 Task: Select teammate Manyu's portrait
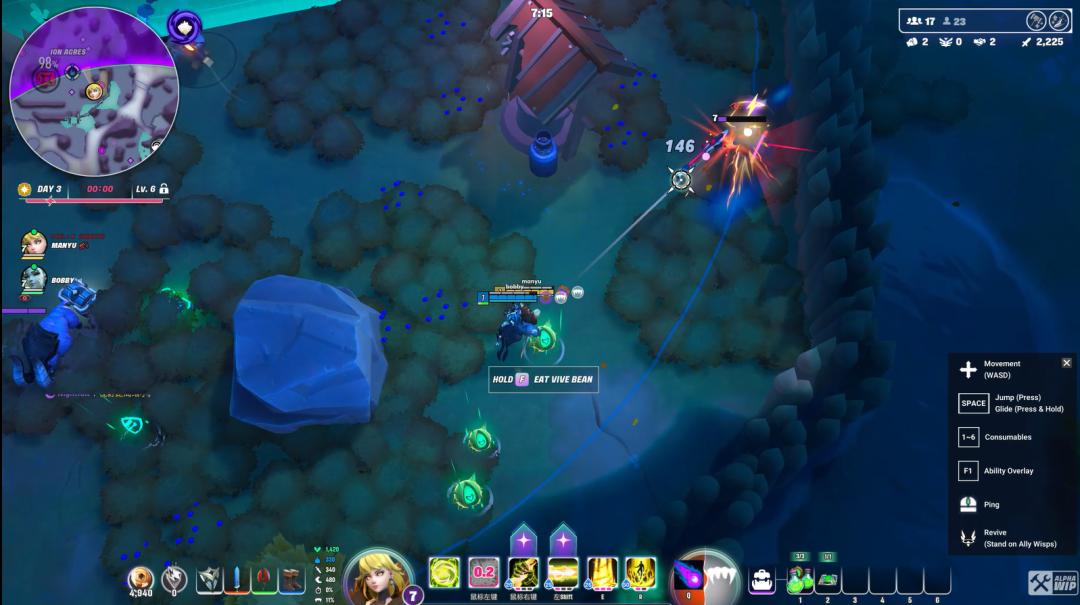pyautogui.click(x=33, y=244)
